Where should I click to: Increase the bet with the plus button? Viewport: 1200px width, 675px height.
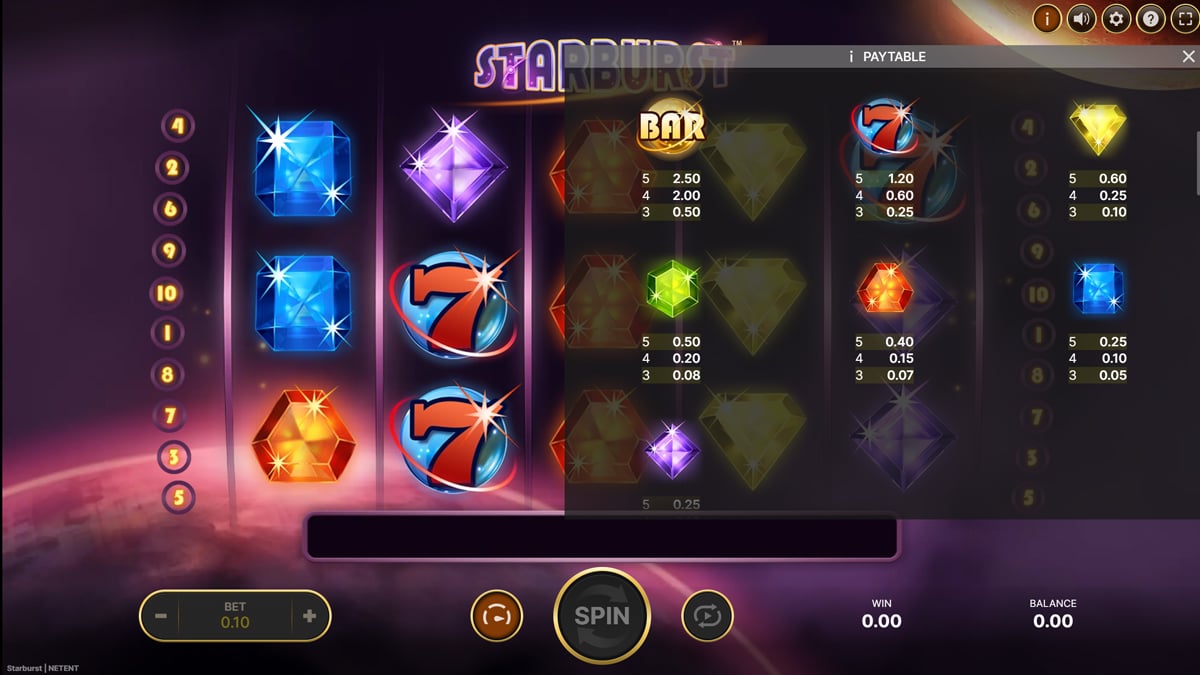[x=309, y=616]
